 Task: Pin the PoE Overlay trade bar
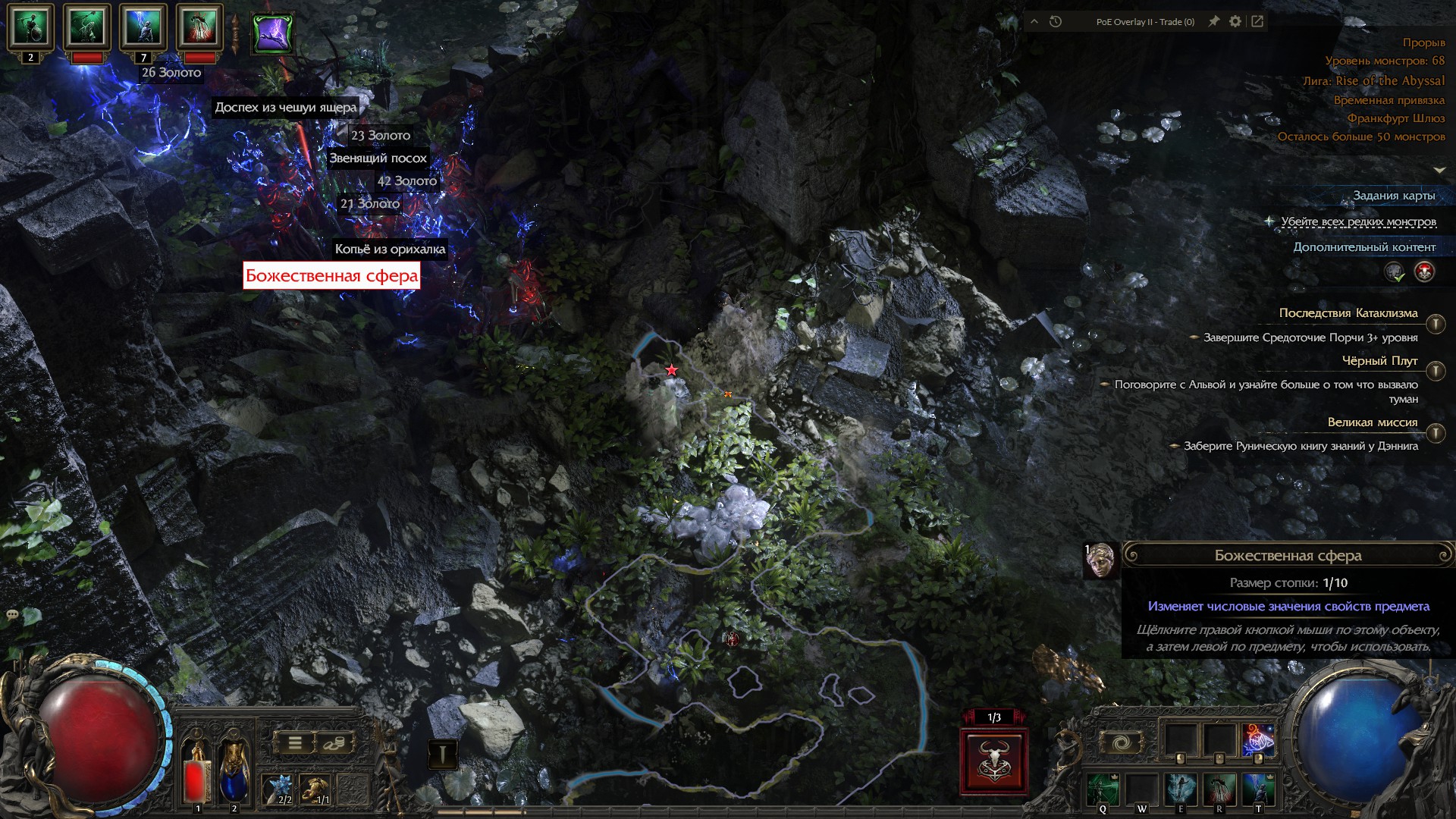(1214, 21)
